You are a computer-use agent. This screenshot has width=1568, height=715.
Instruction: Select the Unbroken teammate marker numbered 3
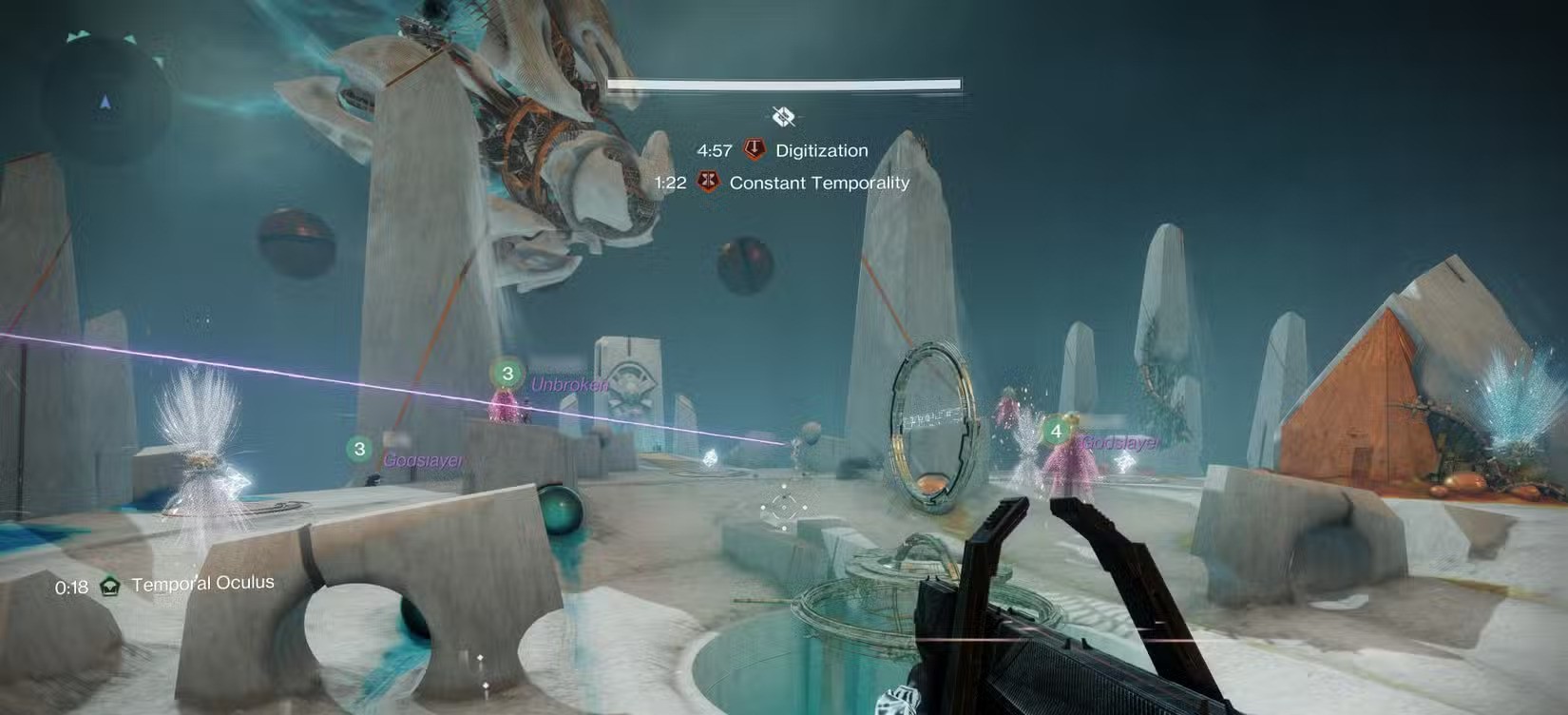[x=507, y=374]
